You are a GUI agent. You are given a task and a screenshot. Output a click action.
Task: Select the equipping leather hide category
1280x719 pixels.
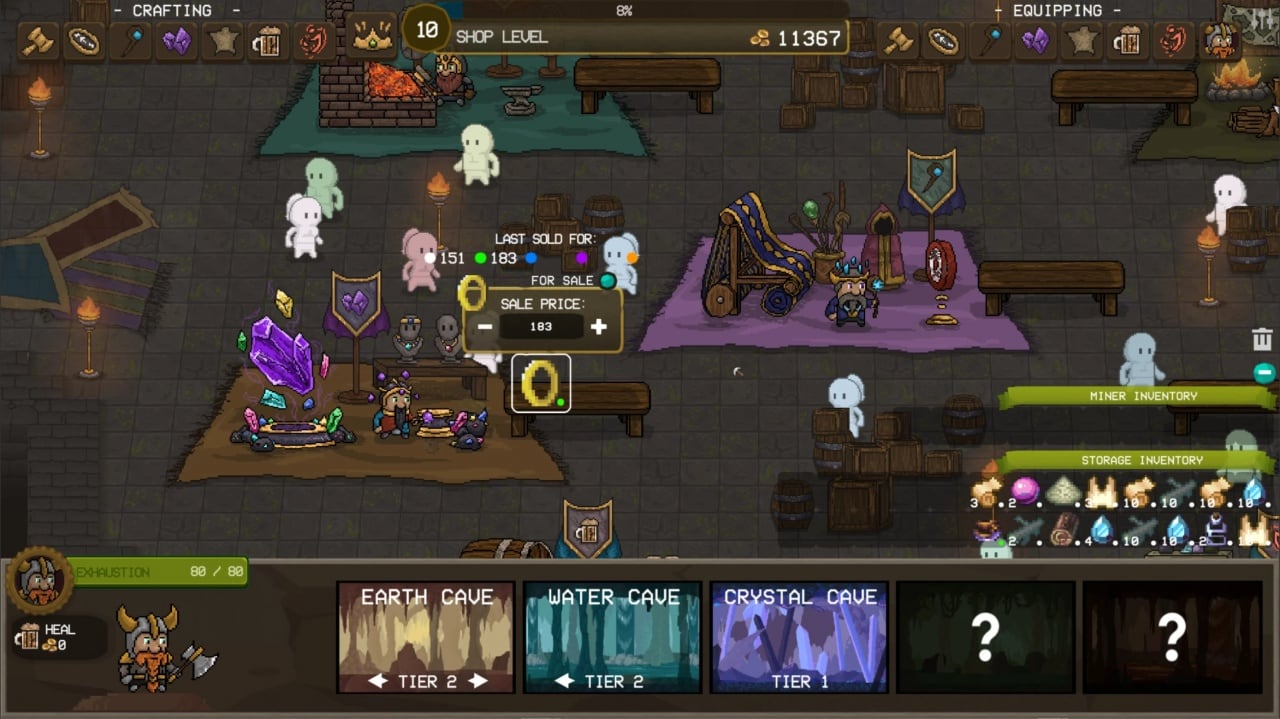point(1082,41)
